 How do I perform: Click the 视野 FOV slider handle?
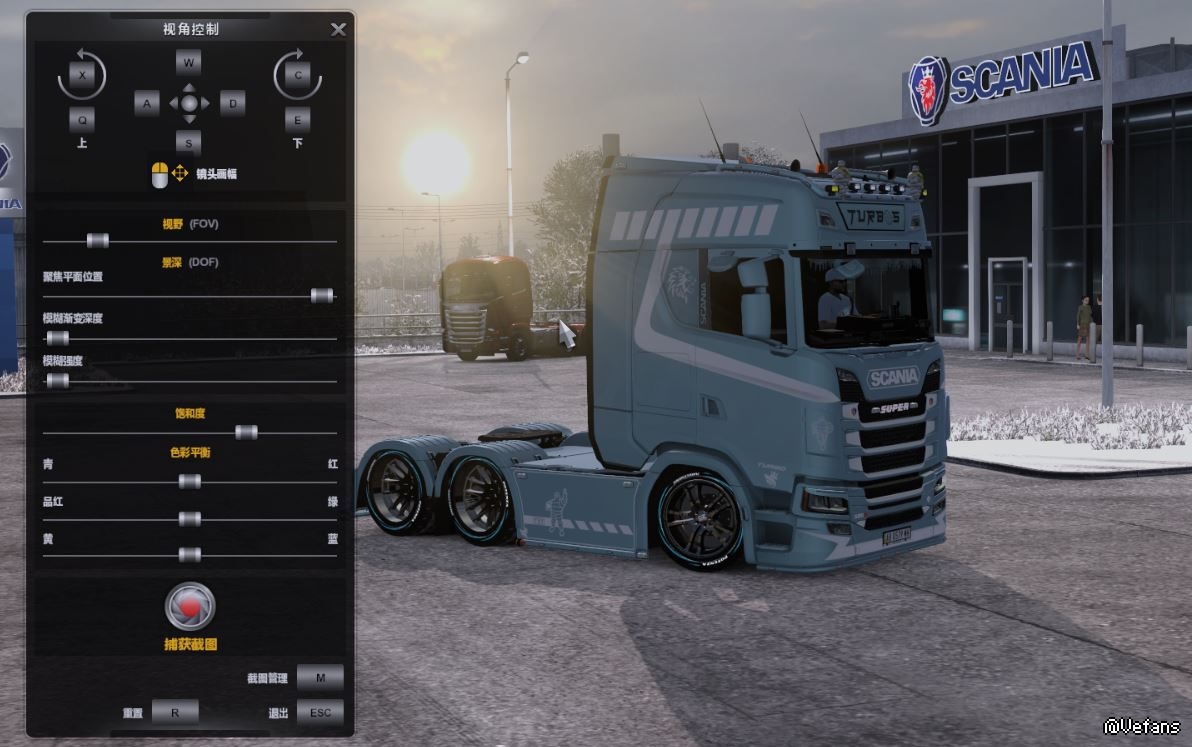pyautogui.click(x=97, y=240)
